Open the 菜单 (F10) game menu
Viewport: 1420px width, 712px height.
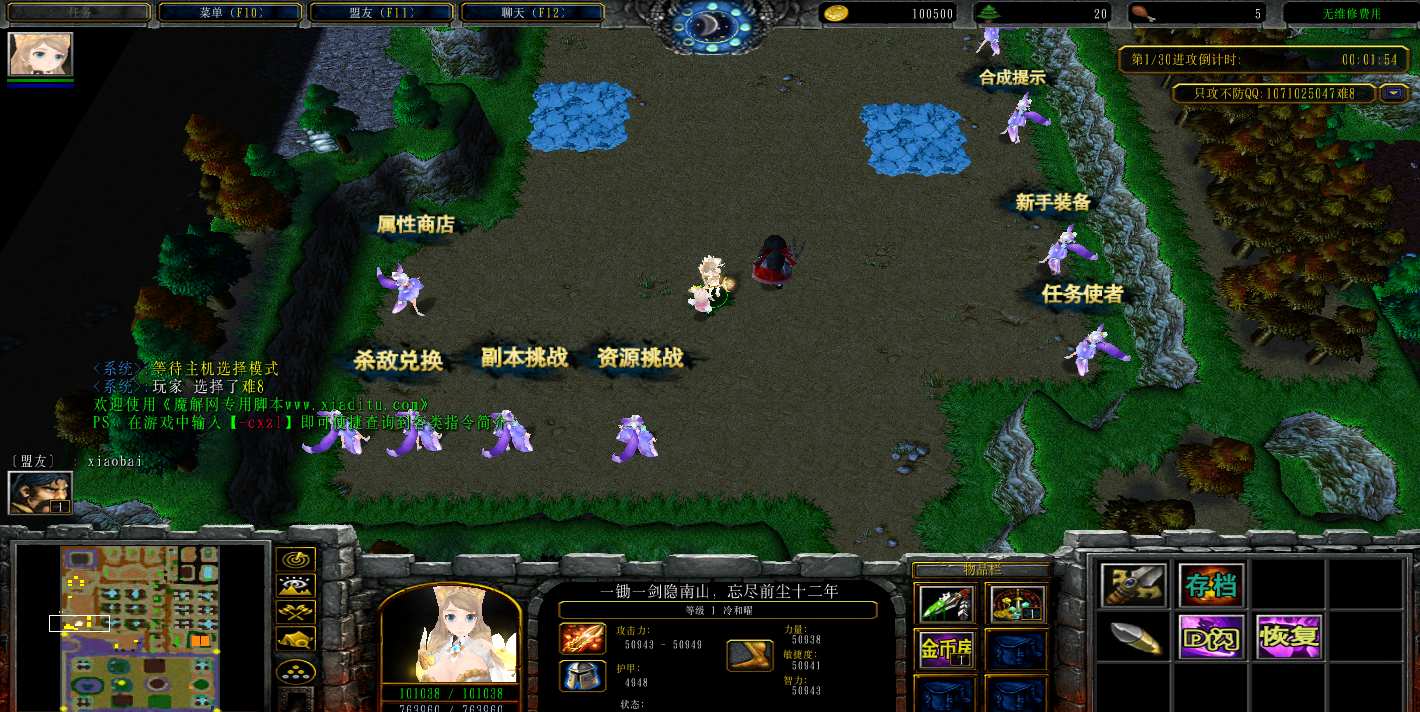229,13
